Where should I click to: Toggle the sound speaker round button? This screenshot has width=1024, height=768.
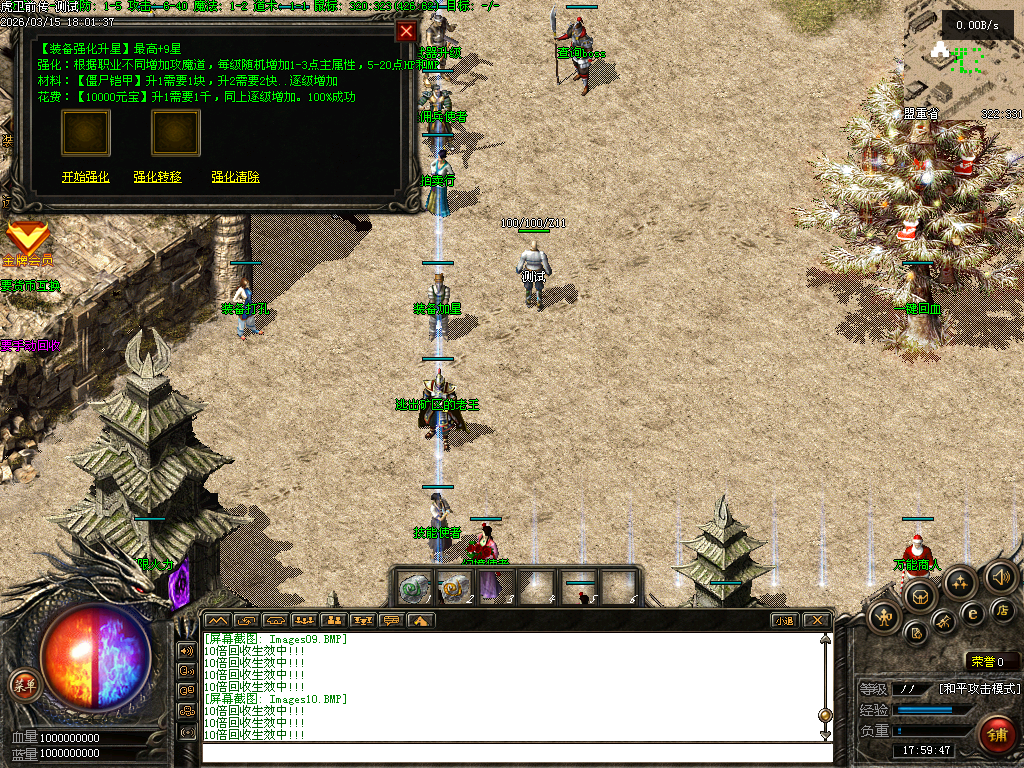point(1000,577)
